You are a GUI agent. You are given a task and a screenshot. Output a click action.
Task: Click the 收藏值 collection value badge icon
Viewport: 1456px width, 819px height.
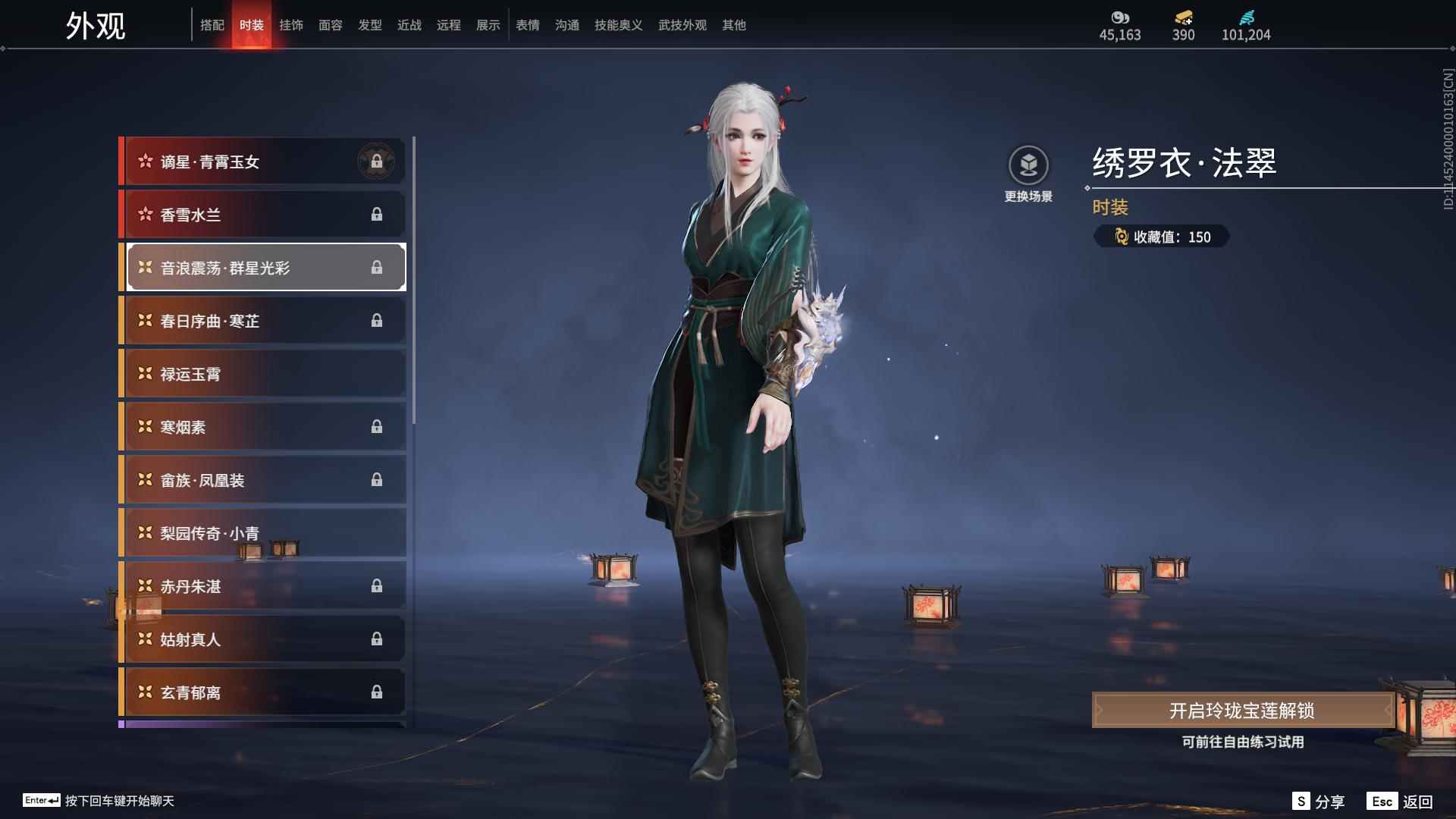click(x=1121, y=237)
